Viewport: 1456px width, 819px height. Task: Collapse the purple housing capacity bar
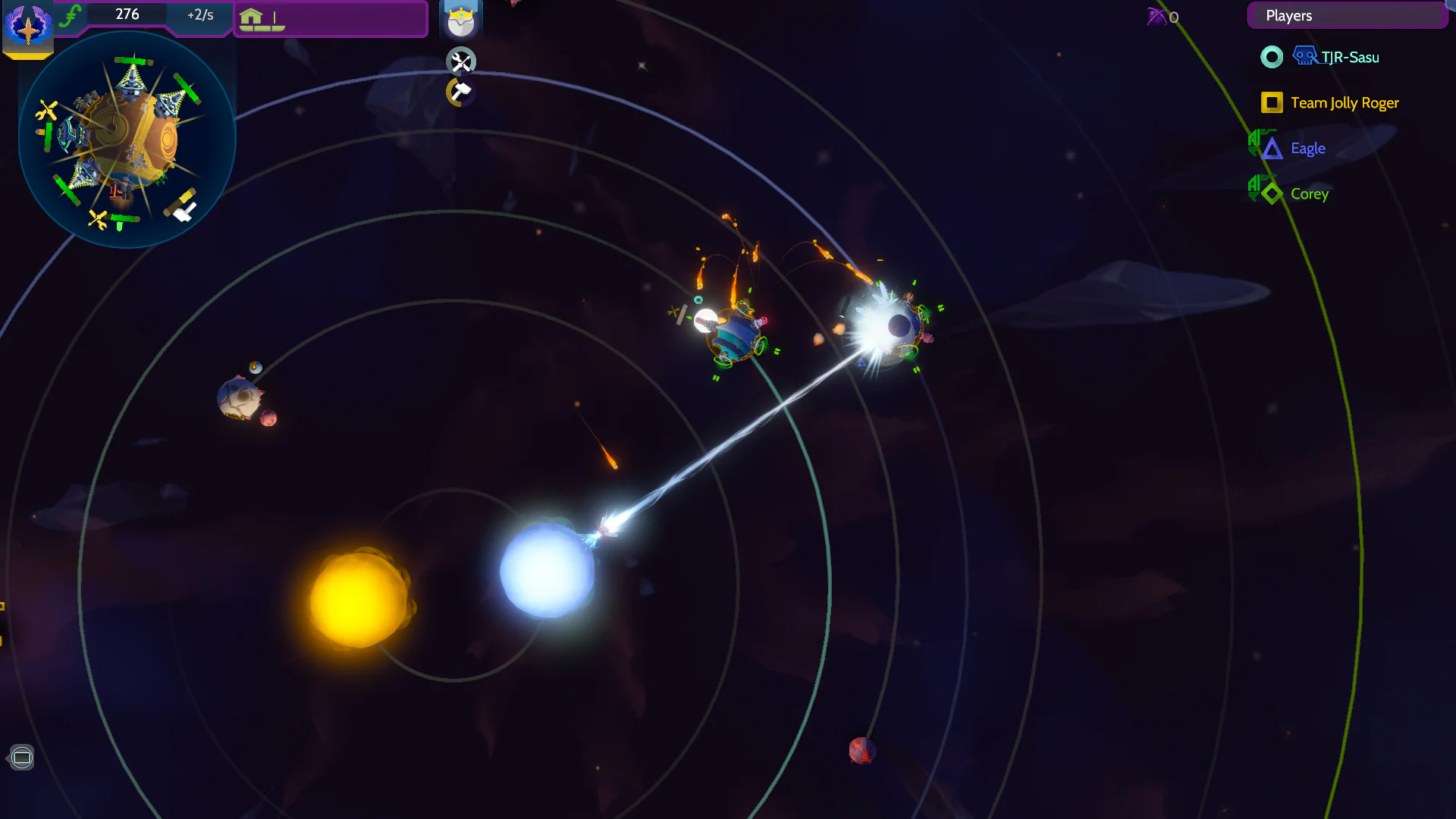330,19
